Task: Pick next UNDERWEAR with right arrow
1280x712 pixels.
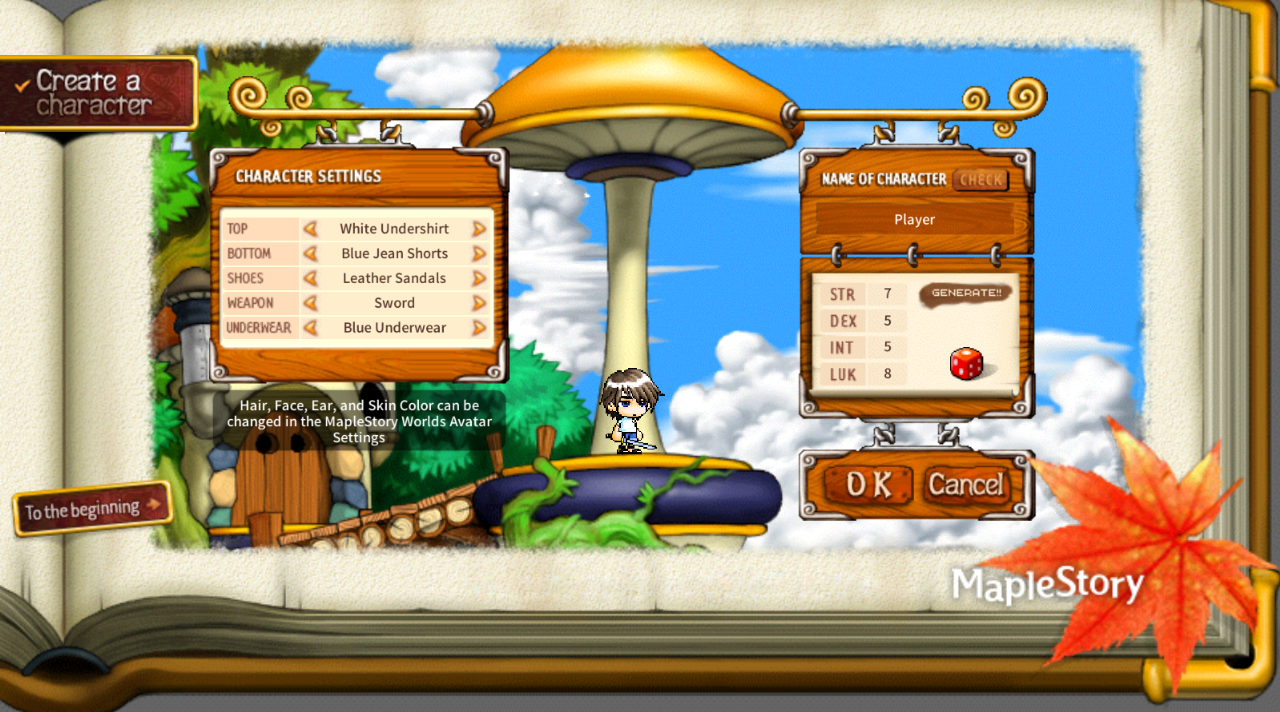Action: click(479, 328)
